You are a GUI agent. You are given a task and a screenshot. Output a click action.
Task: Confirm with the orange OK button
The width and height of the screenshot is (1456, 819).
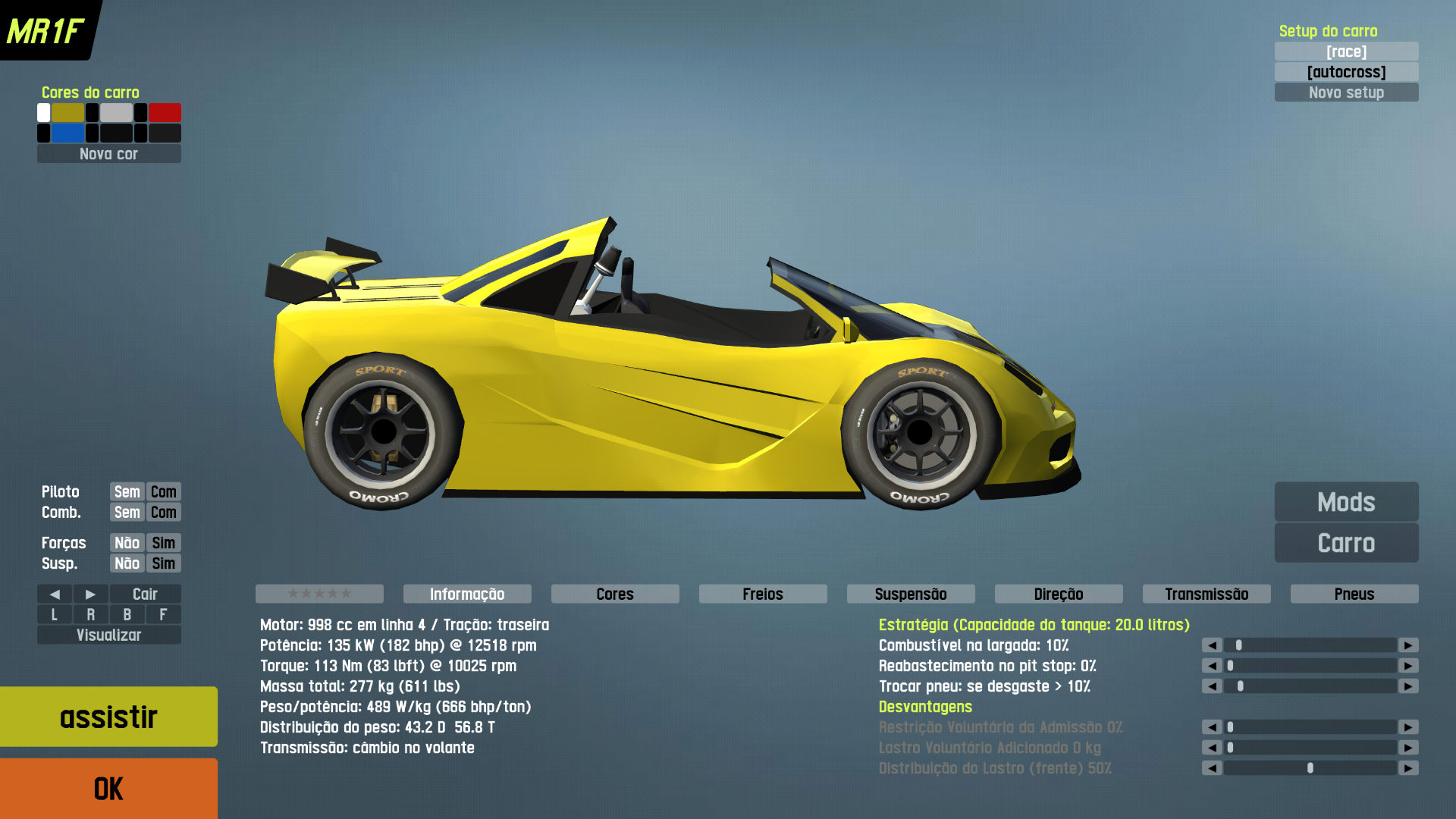108,789
